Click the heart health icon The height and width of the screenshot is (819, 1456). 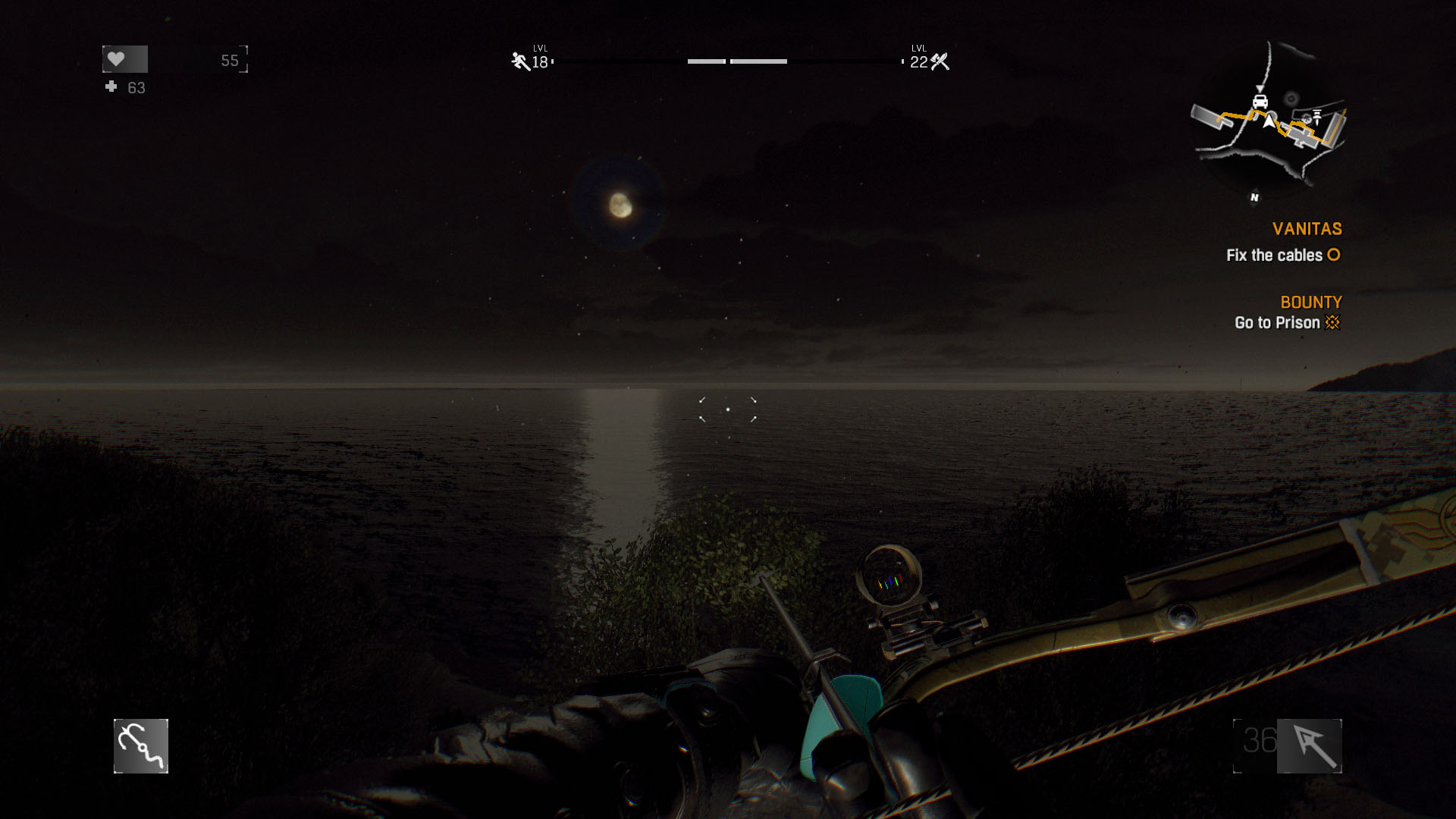(116, 59)
